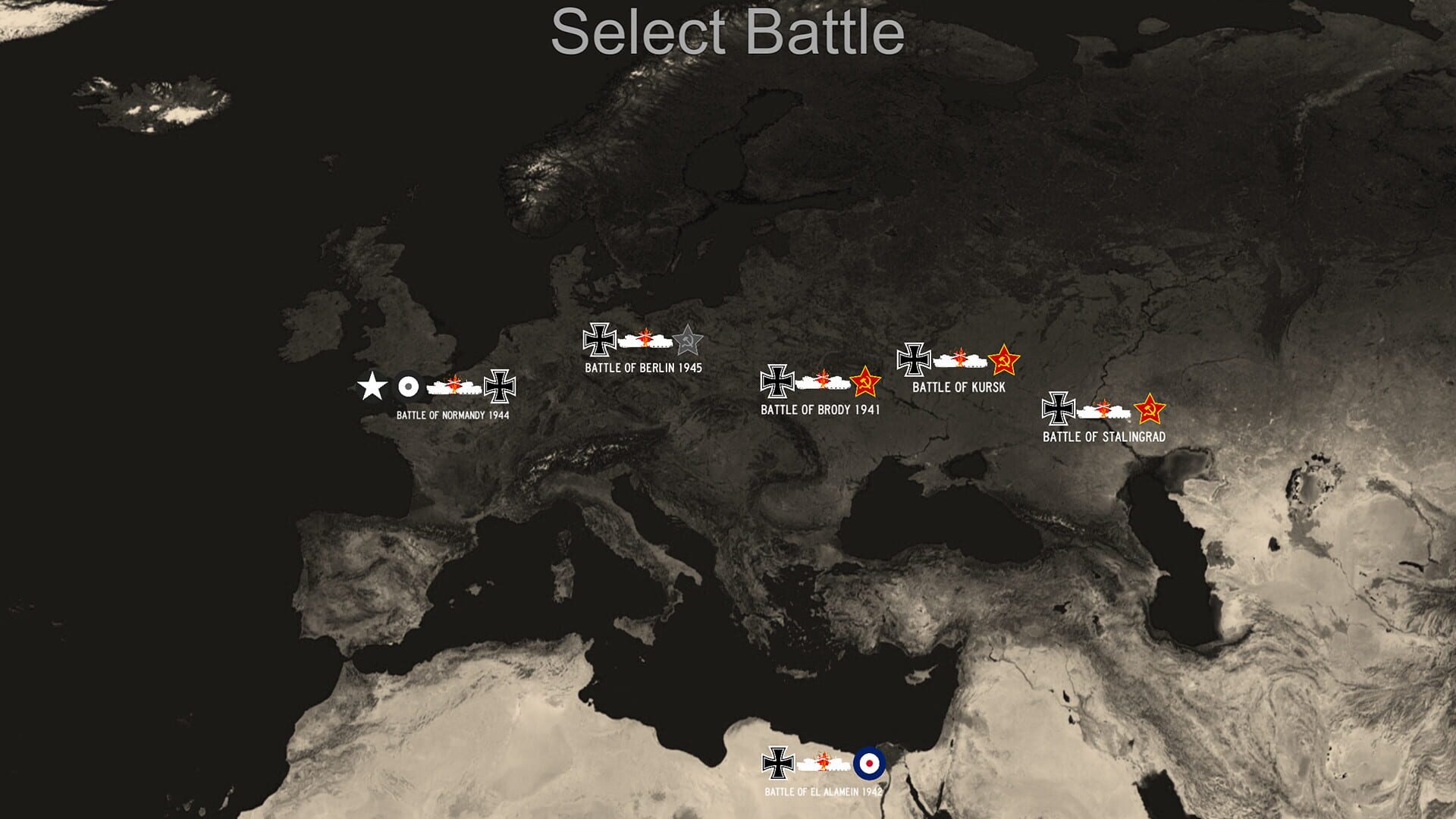Select the RAF roundel icon at El Alamein

(868, 762)
